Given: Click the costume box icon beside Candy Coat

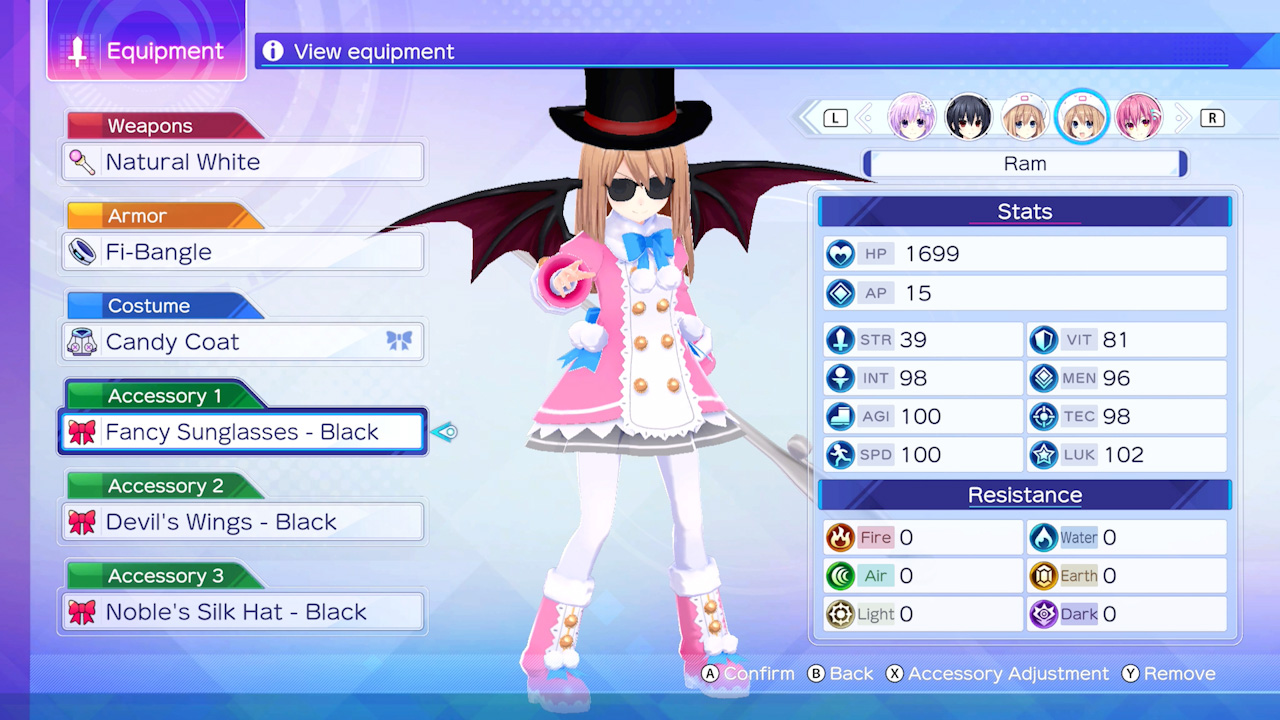Looking at the screenshot, I should (83, 341).
